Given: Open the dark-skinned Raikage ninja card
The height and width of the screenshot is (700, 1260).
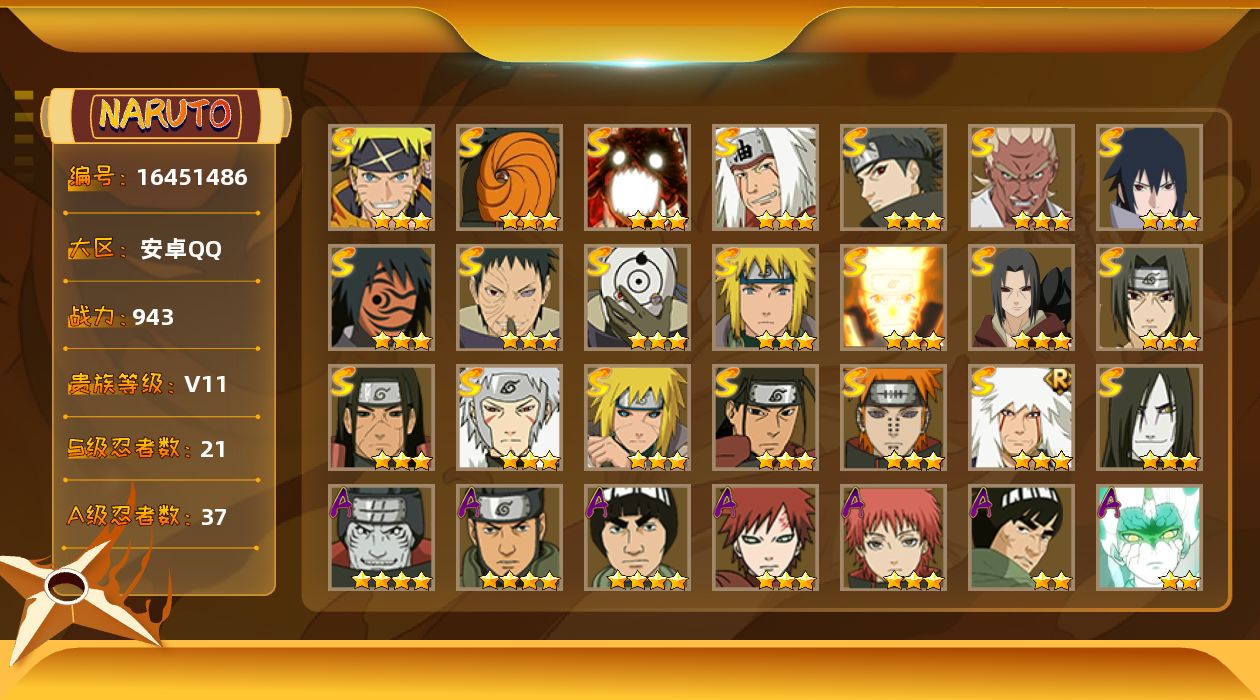Looking at the screenshot, I should [1021, 177].
